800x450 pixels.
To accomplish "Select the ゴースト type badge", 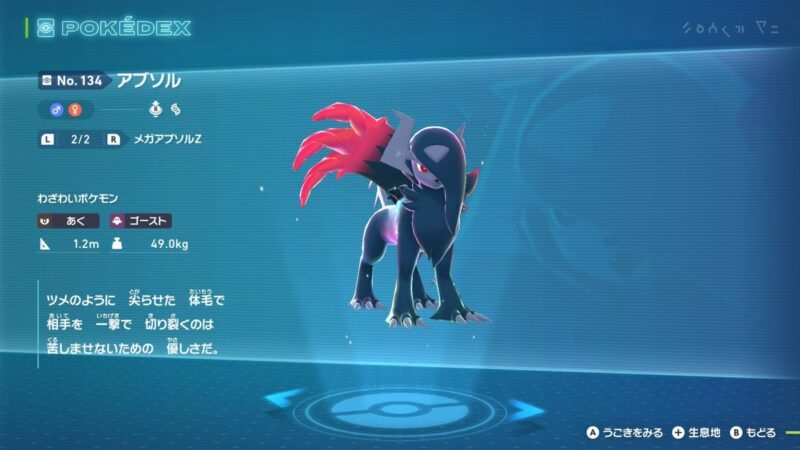I will [x=139, y=221].
